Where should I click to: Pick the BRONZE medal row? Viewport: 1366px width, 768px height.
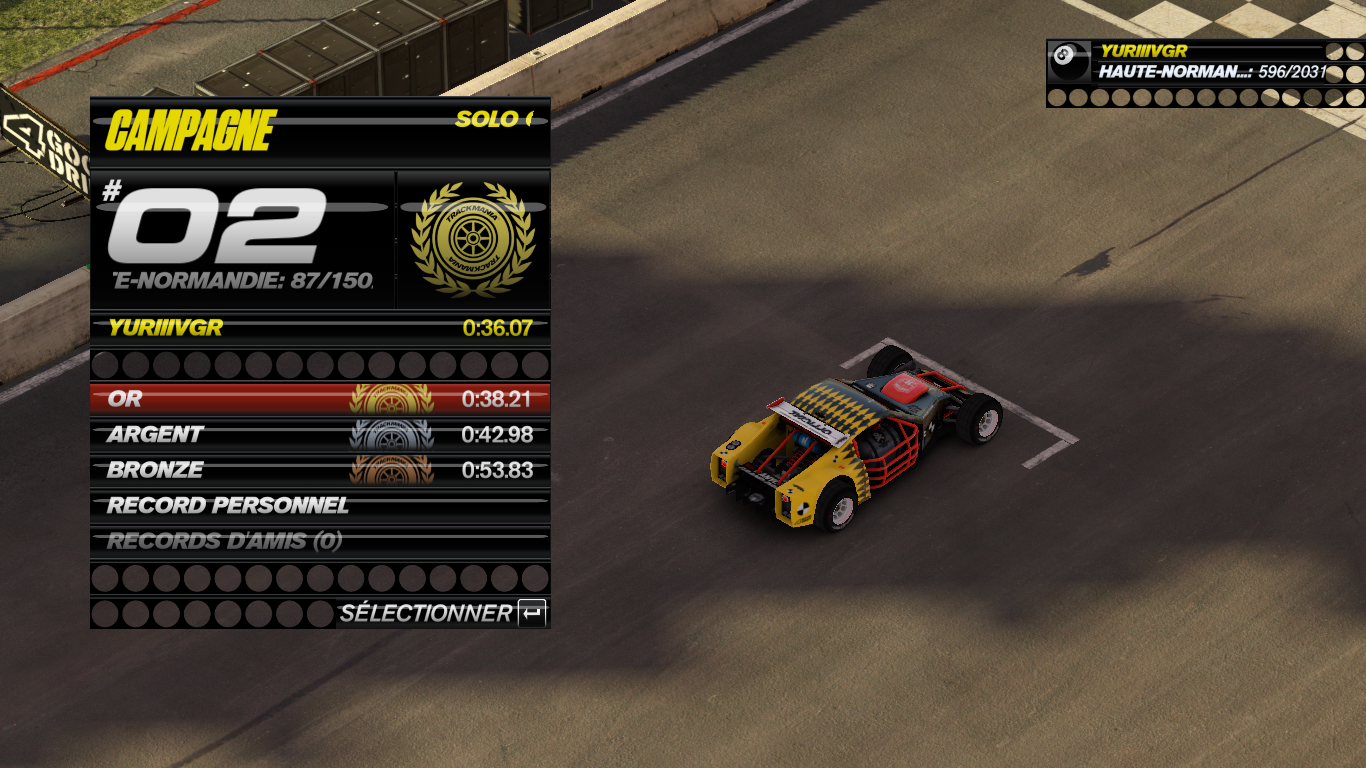[x=320, y=470]
